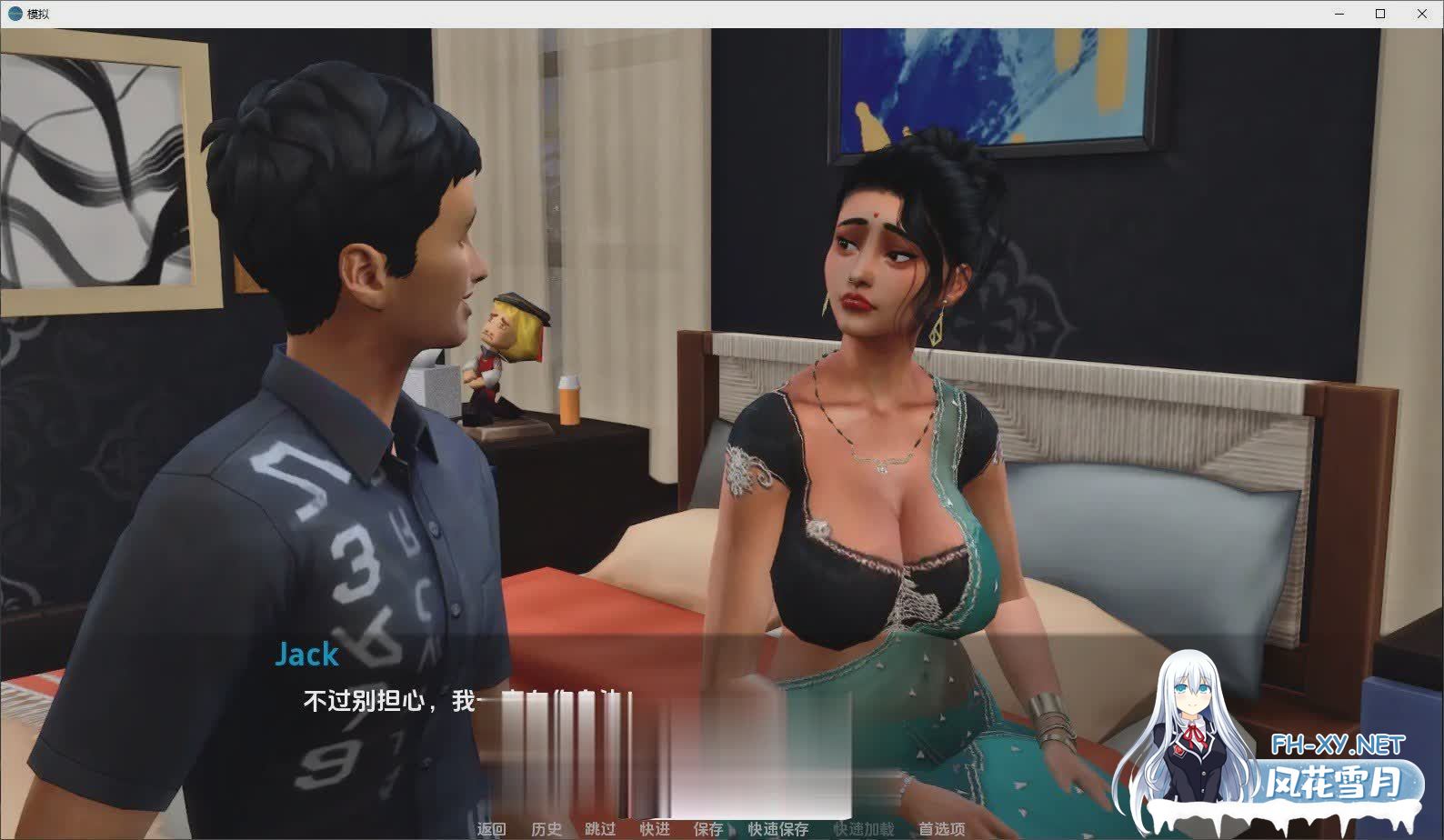Click the minimize window control

click(x=1338, y=14)
